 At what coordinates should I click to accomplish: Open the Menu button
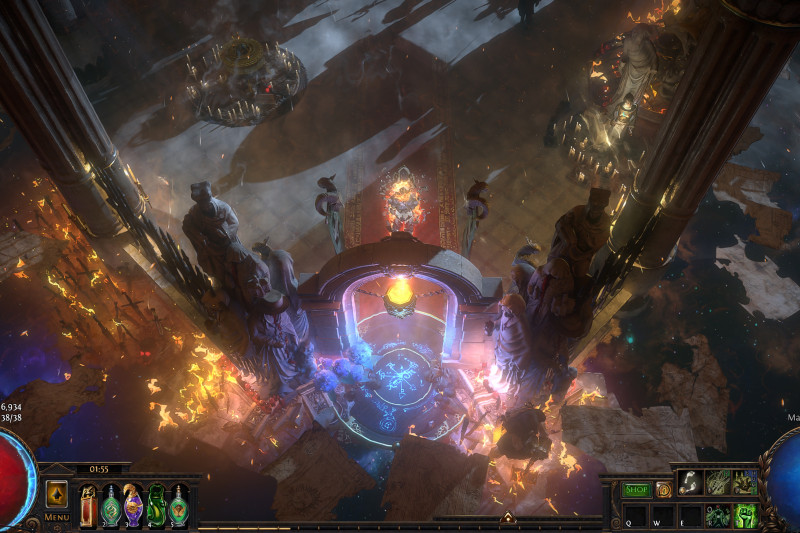pyautogui.click(x=57, y=517)
